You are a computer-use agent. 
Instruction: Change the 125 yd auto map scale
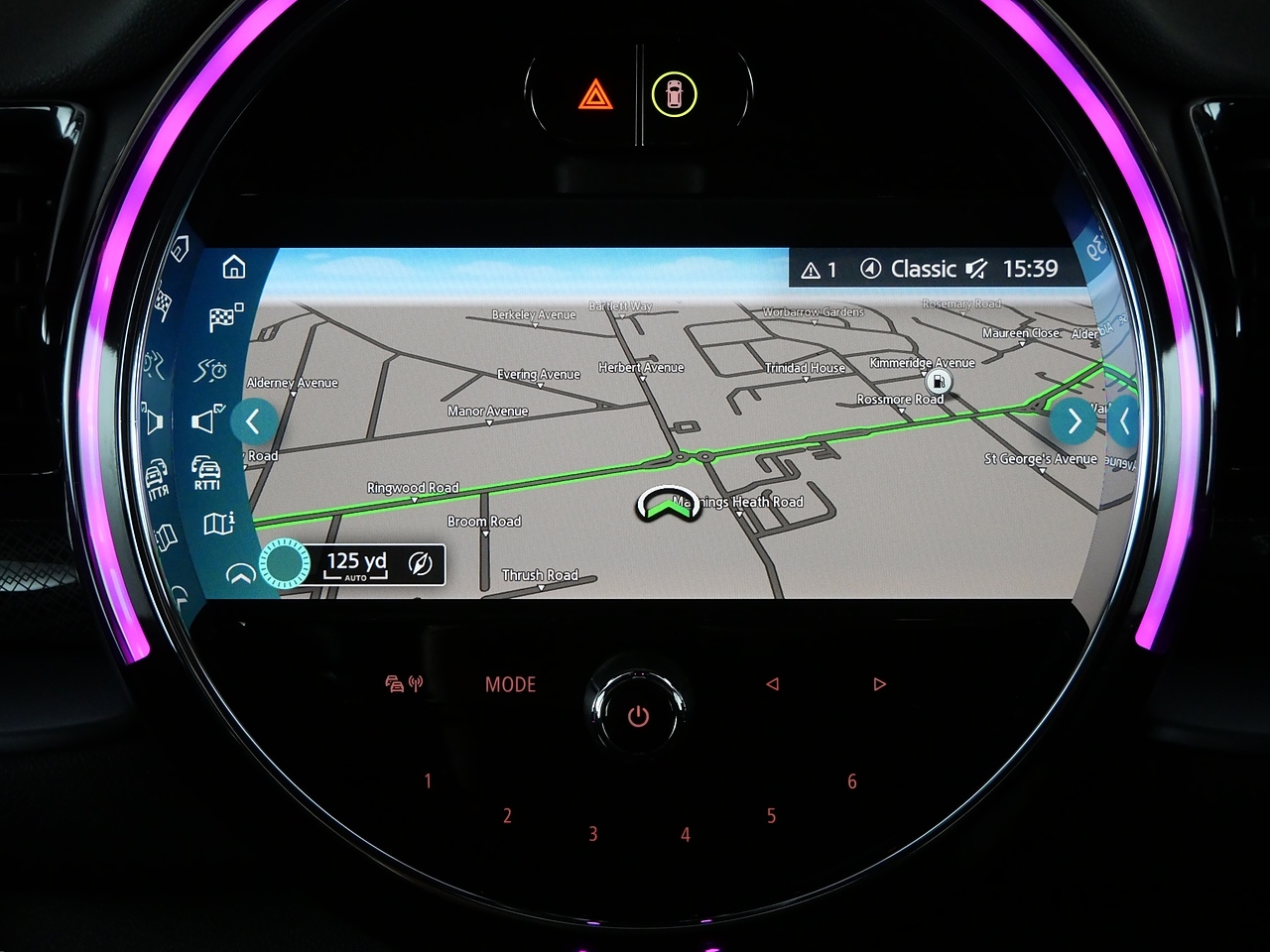click(356, 564)
